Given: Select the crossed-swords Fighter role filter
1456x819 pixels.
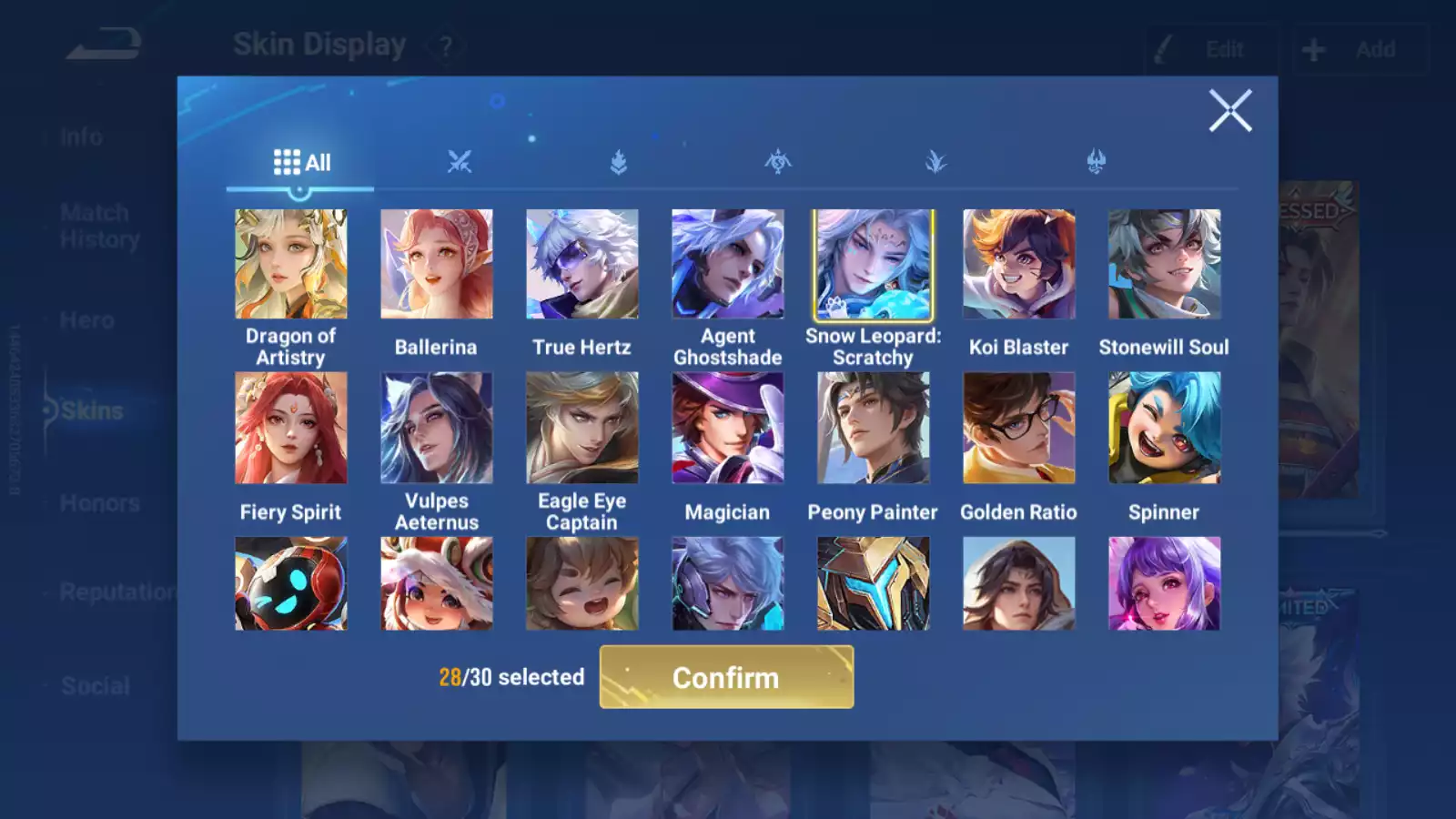Looking at the screenshot, I should point(460,161).
